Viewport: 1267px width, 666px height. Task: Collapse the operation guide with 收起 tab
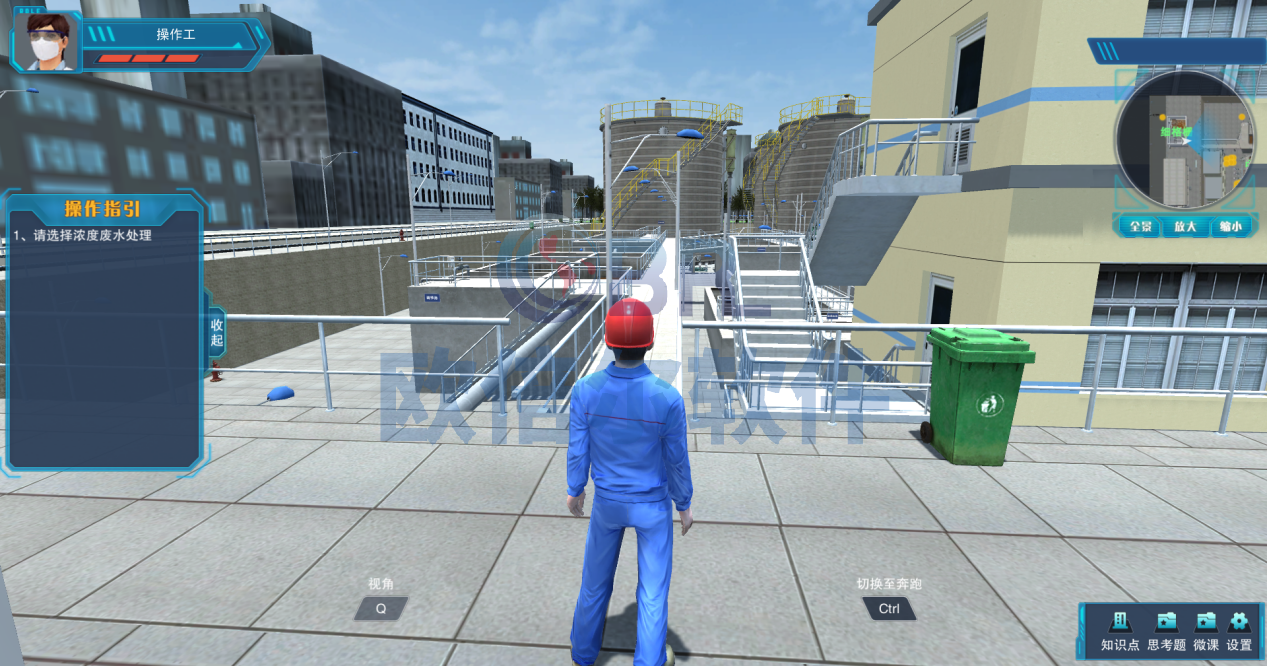[x=217, y=333]
